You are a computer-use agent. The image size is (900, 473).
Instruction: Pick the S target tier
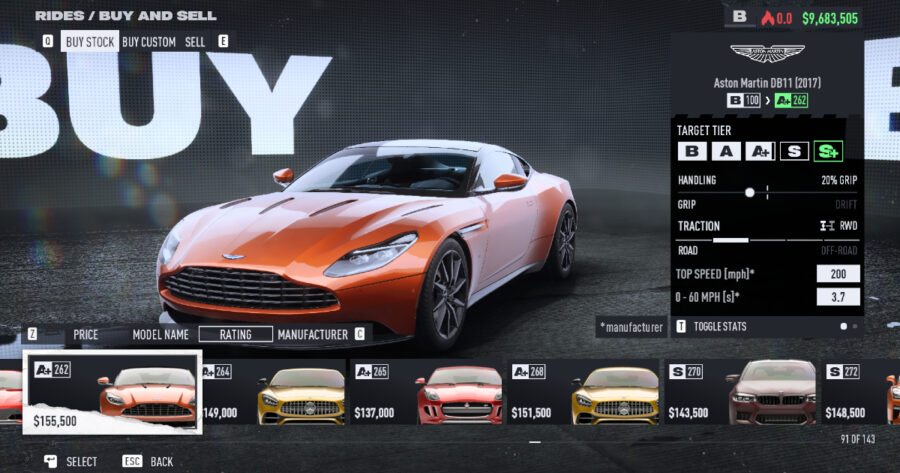[x=794, y=151]
